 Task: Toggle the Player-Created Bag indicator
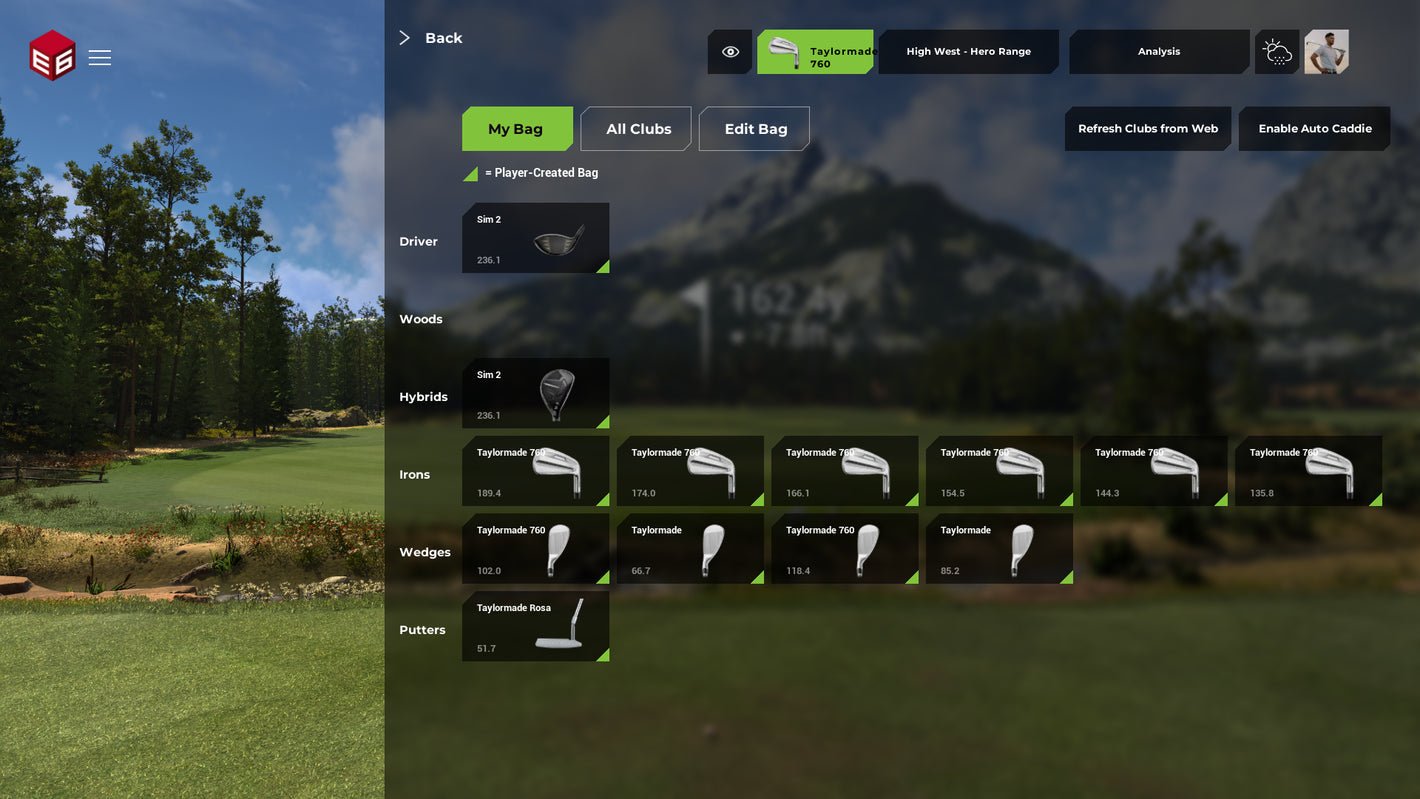(x=470, y=172)
